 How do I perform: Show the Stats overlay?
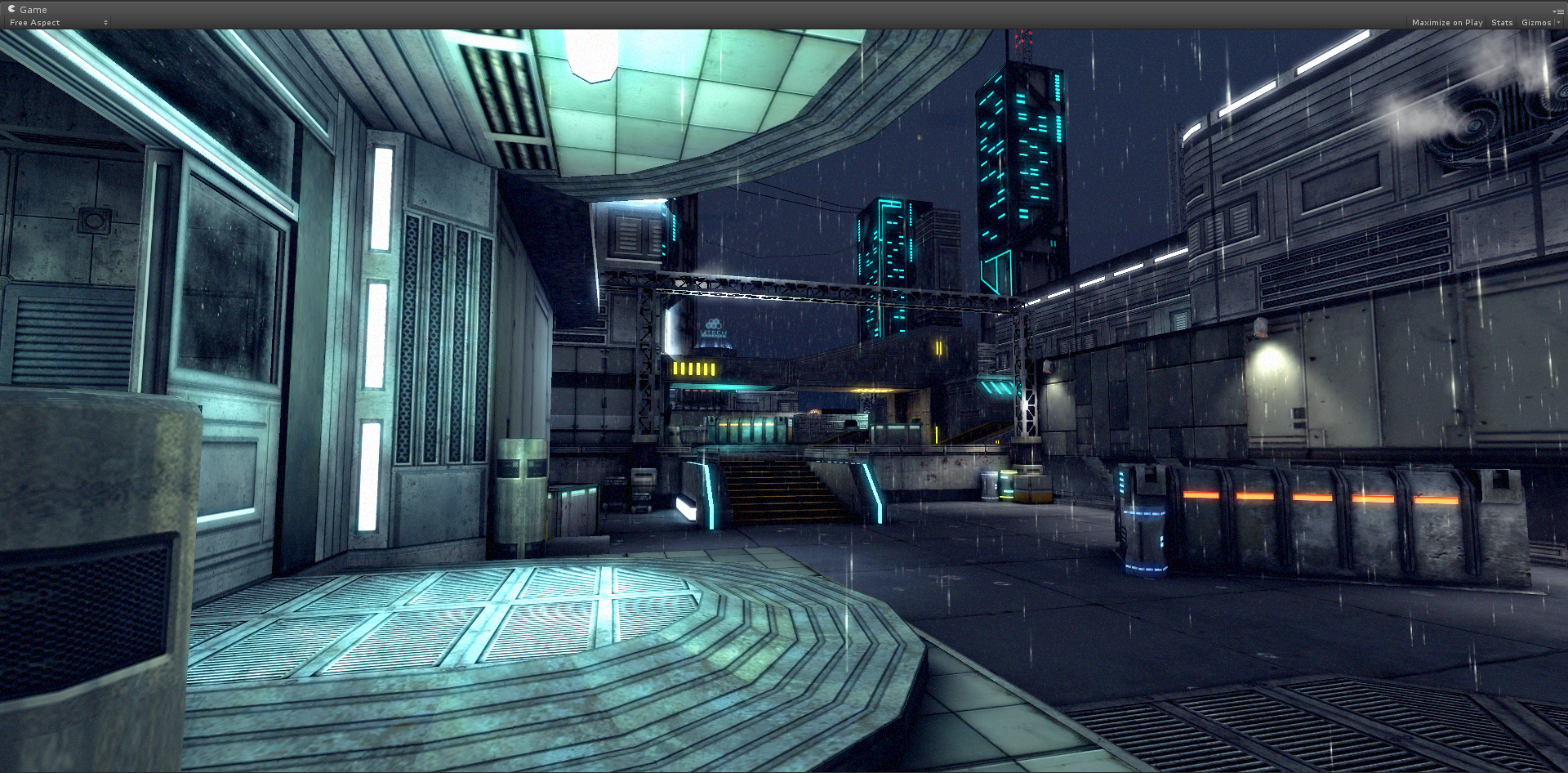(1501, 23)
